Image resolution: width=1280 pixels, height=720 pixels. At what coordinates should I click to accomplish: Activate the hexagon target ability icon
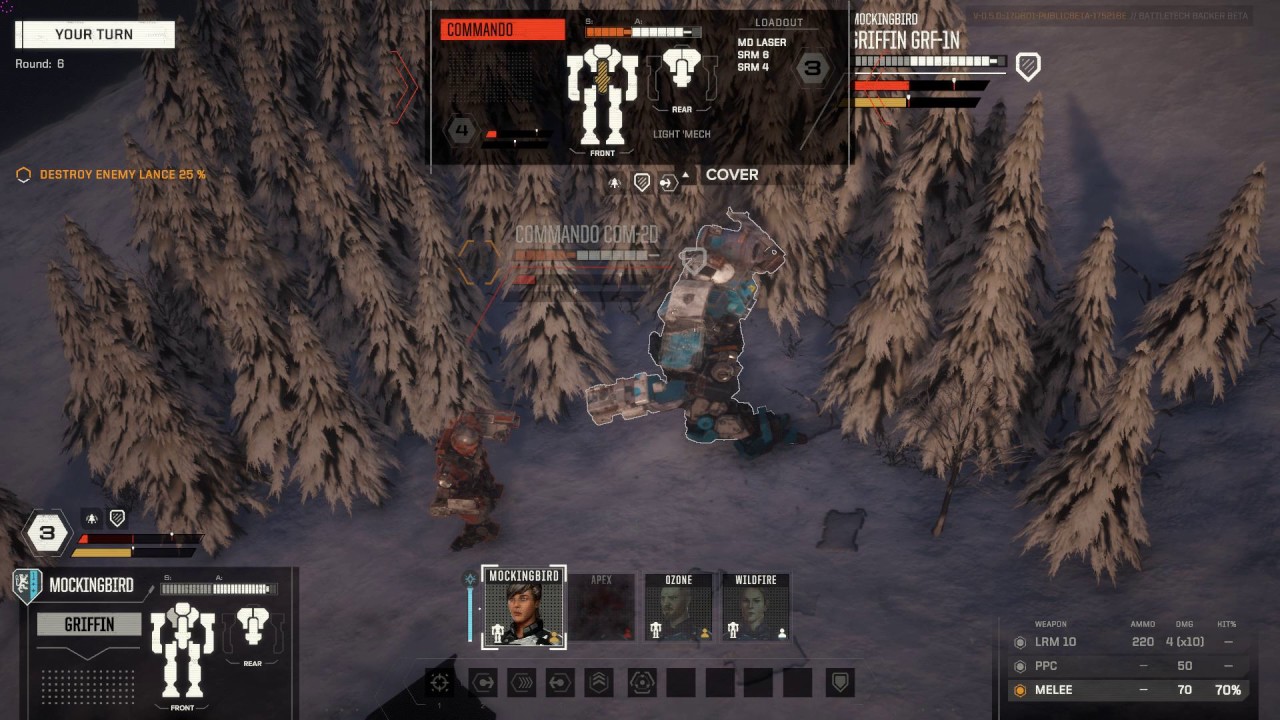point(641,683)
